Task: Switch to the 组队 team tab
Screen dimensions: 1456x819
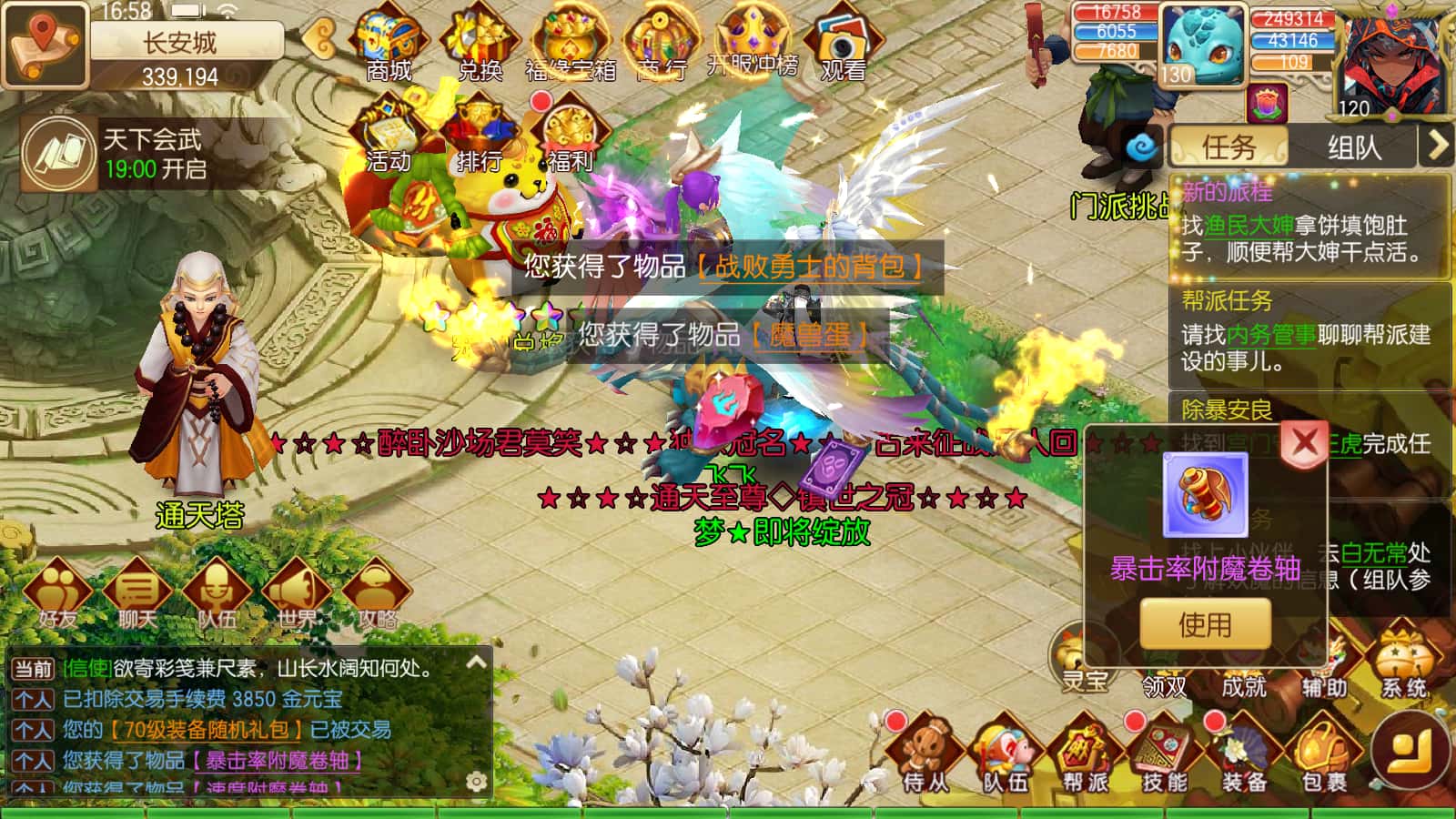Action: 1353,147
